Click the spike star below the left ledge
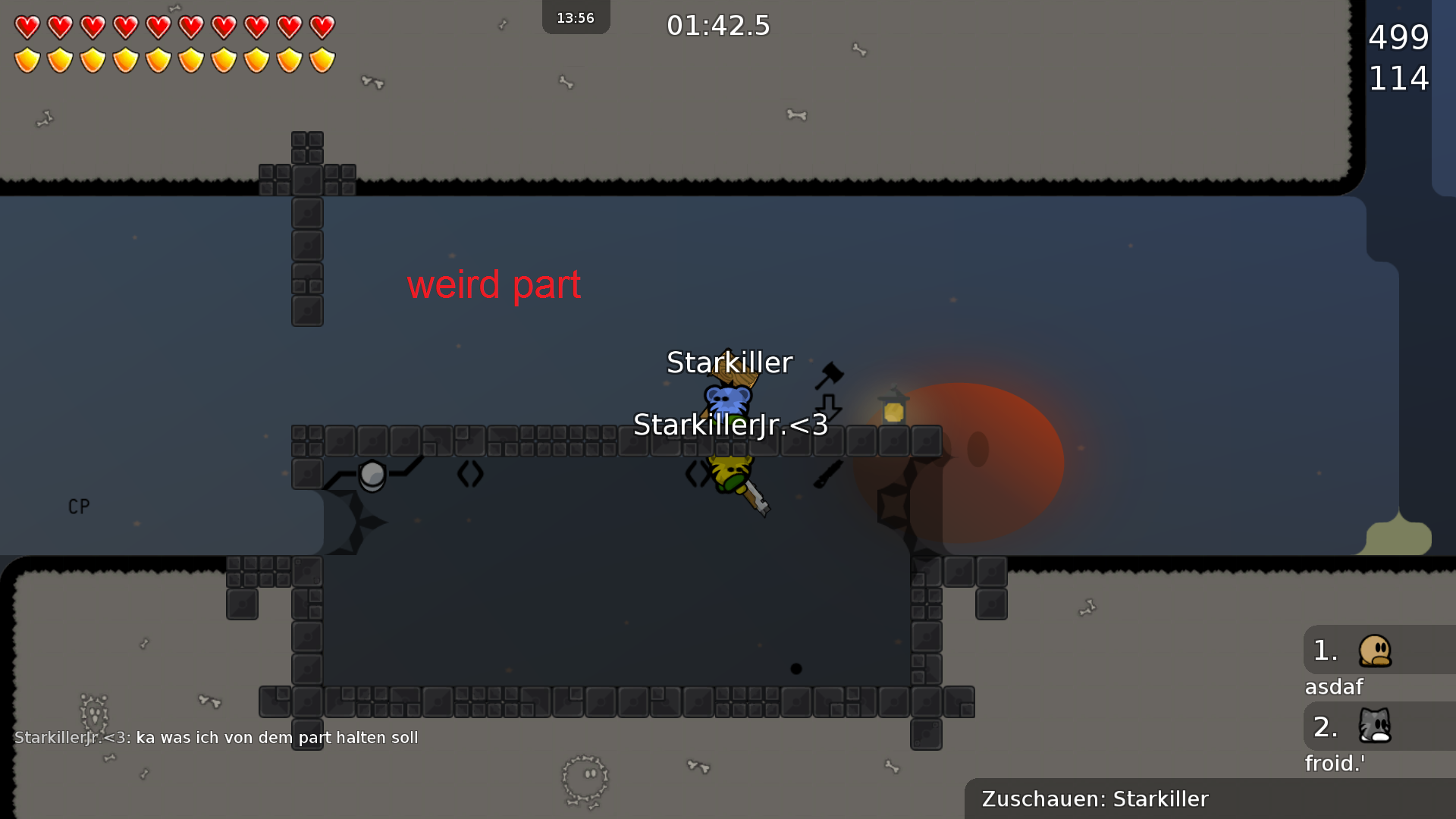The width and height of the screenshot is (1456, 819). pyautogui.click(x=356, y=523)
